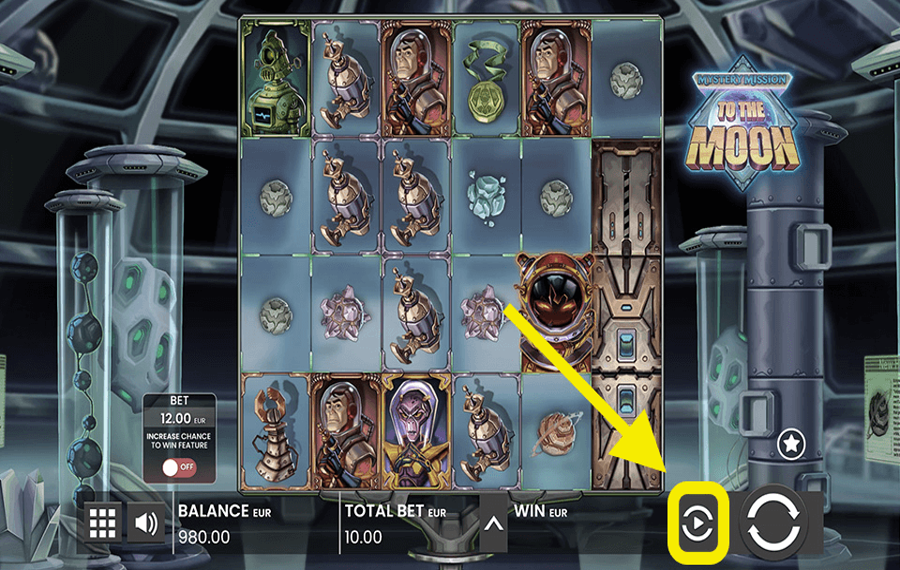900x570 pixels.
Task: Expand the total bet selector arrow
Action: click(x=492, y=523)
